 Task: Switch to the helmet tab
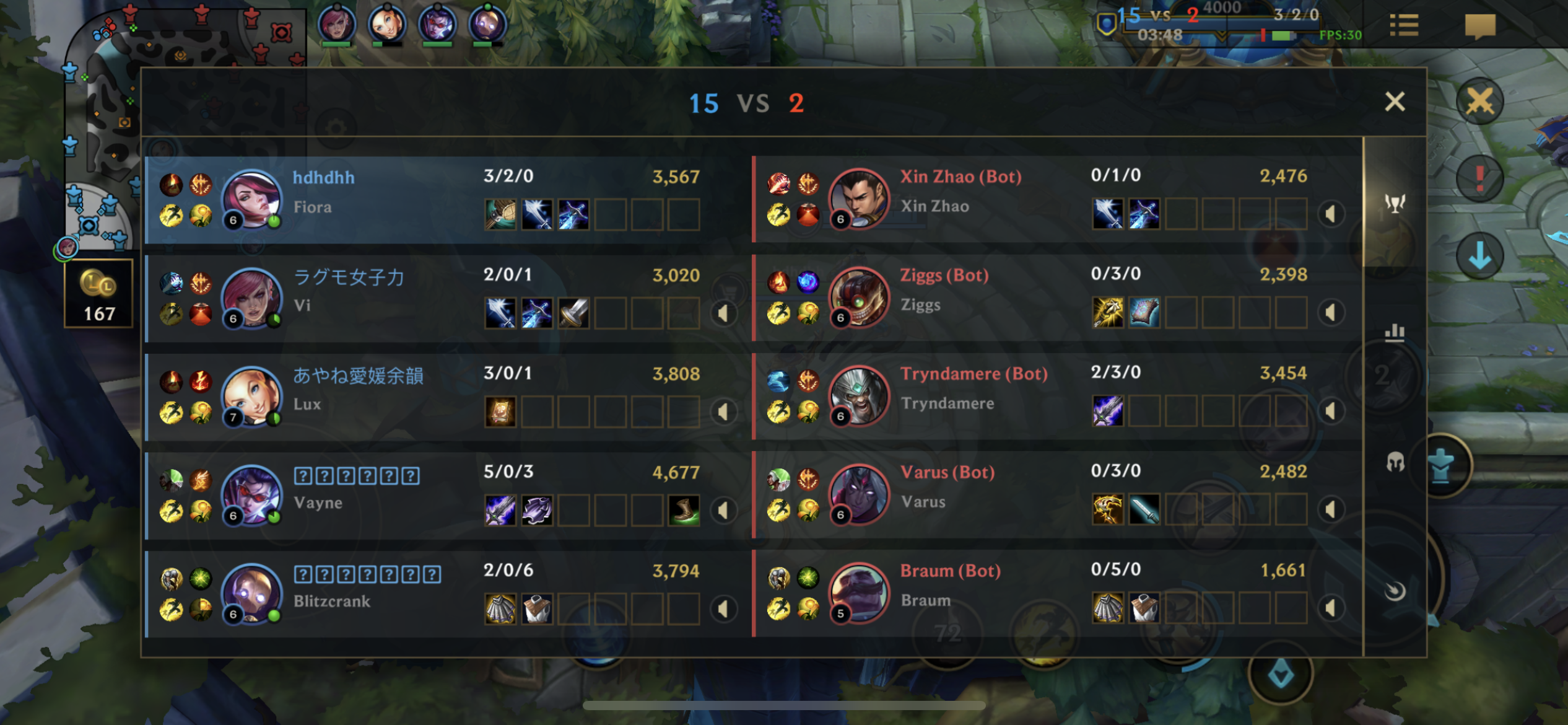coord(1395,462)
